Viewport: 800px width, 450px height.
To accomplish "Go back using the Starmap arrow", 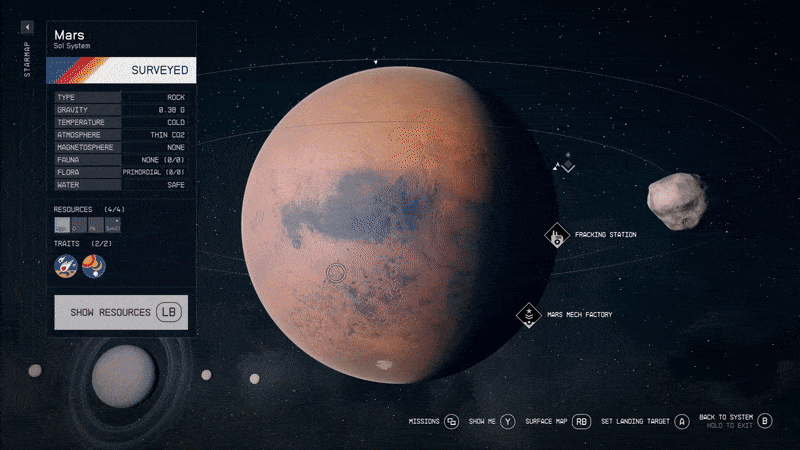I will [x=27, y=28].
